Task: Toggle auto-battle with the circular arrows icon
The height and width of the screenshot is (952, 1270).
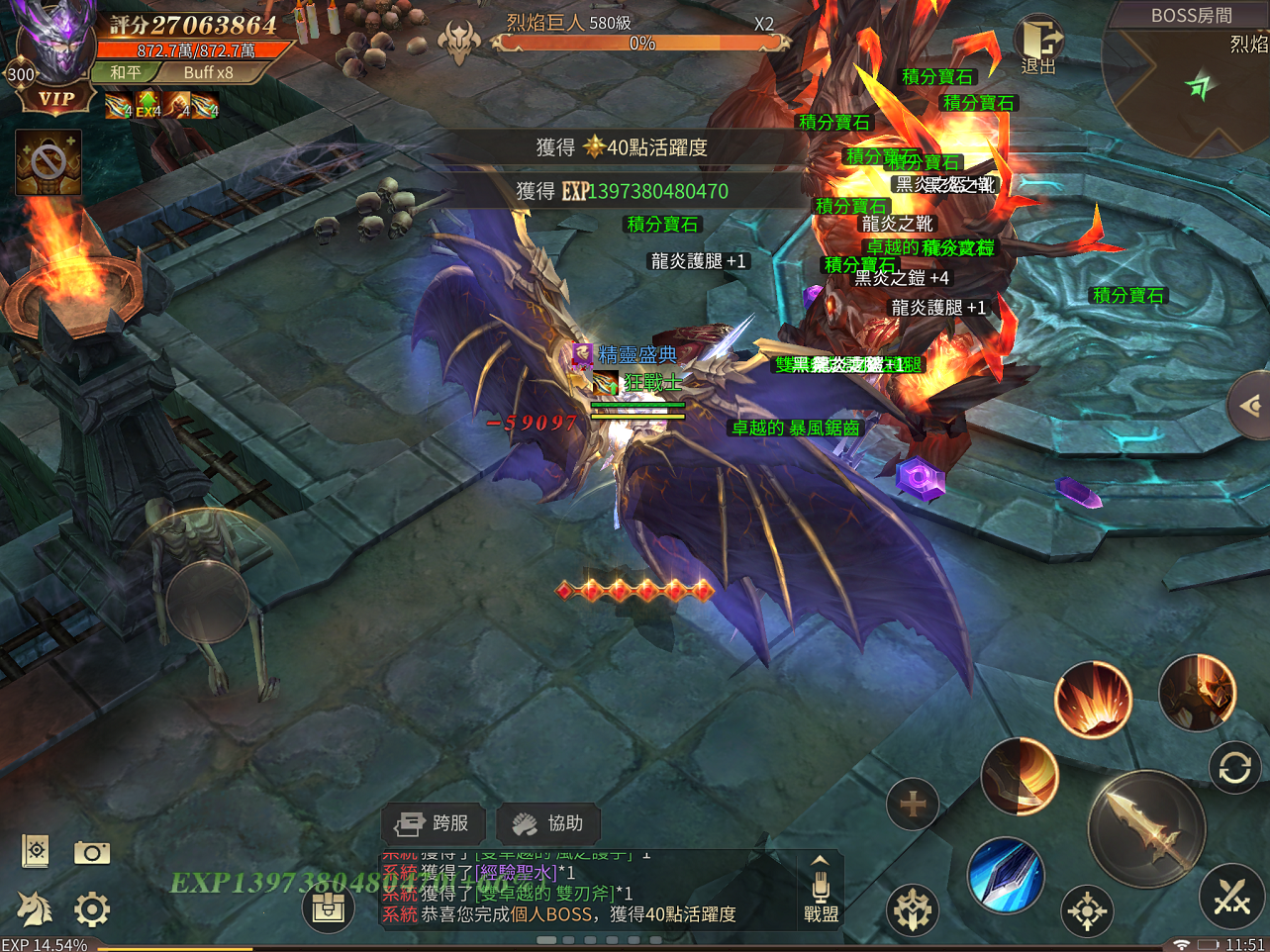Action: [1234, 767]
